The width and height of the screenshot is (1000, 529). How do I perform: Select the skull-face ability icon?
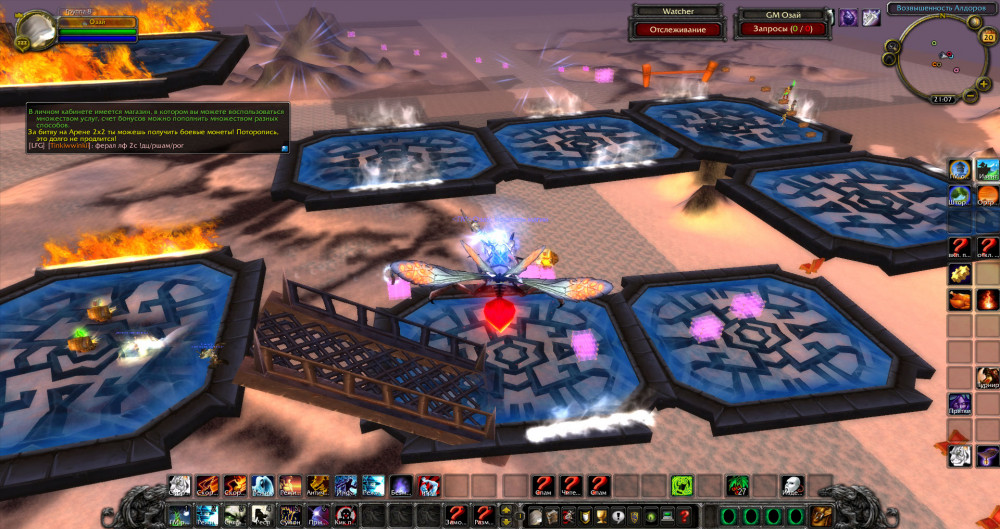point(792,486)
